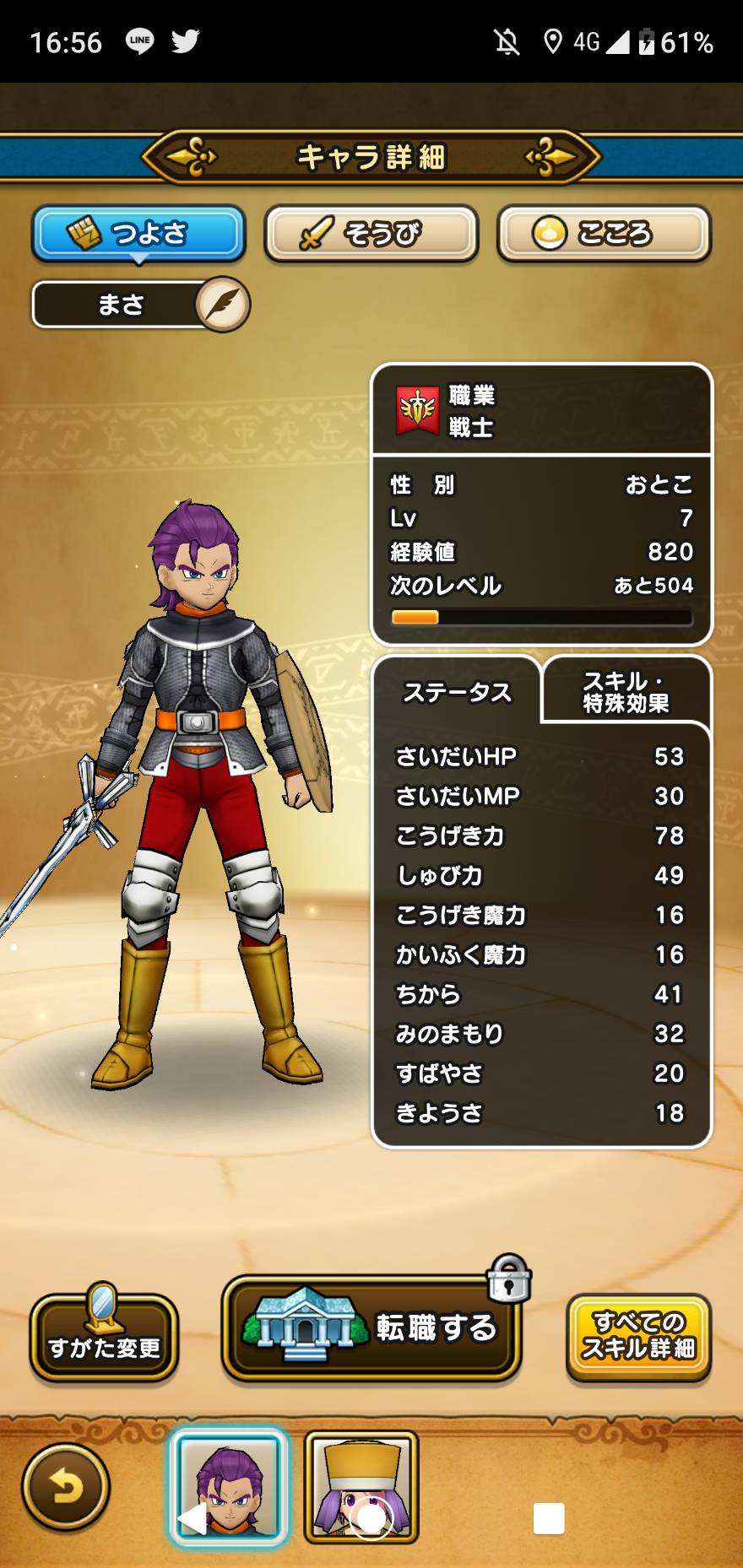
Task: Switch to the つよさ tab
Action: pos(138,233)
